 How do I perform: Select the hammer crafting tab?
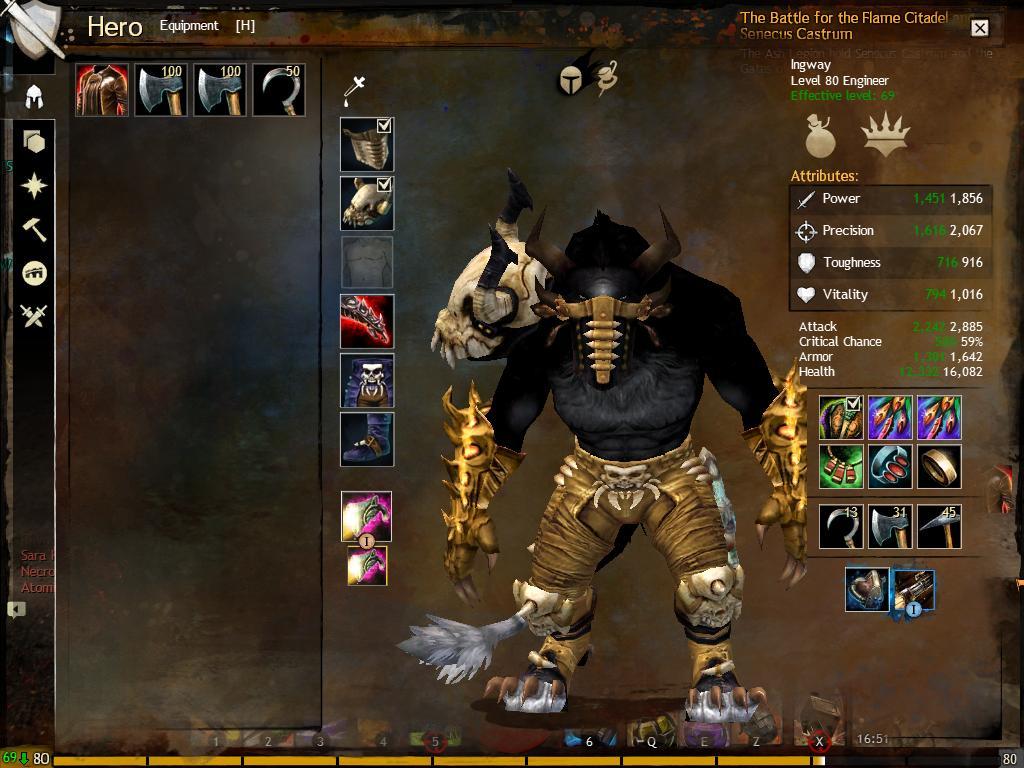(34, 229)
